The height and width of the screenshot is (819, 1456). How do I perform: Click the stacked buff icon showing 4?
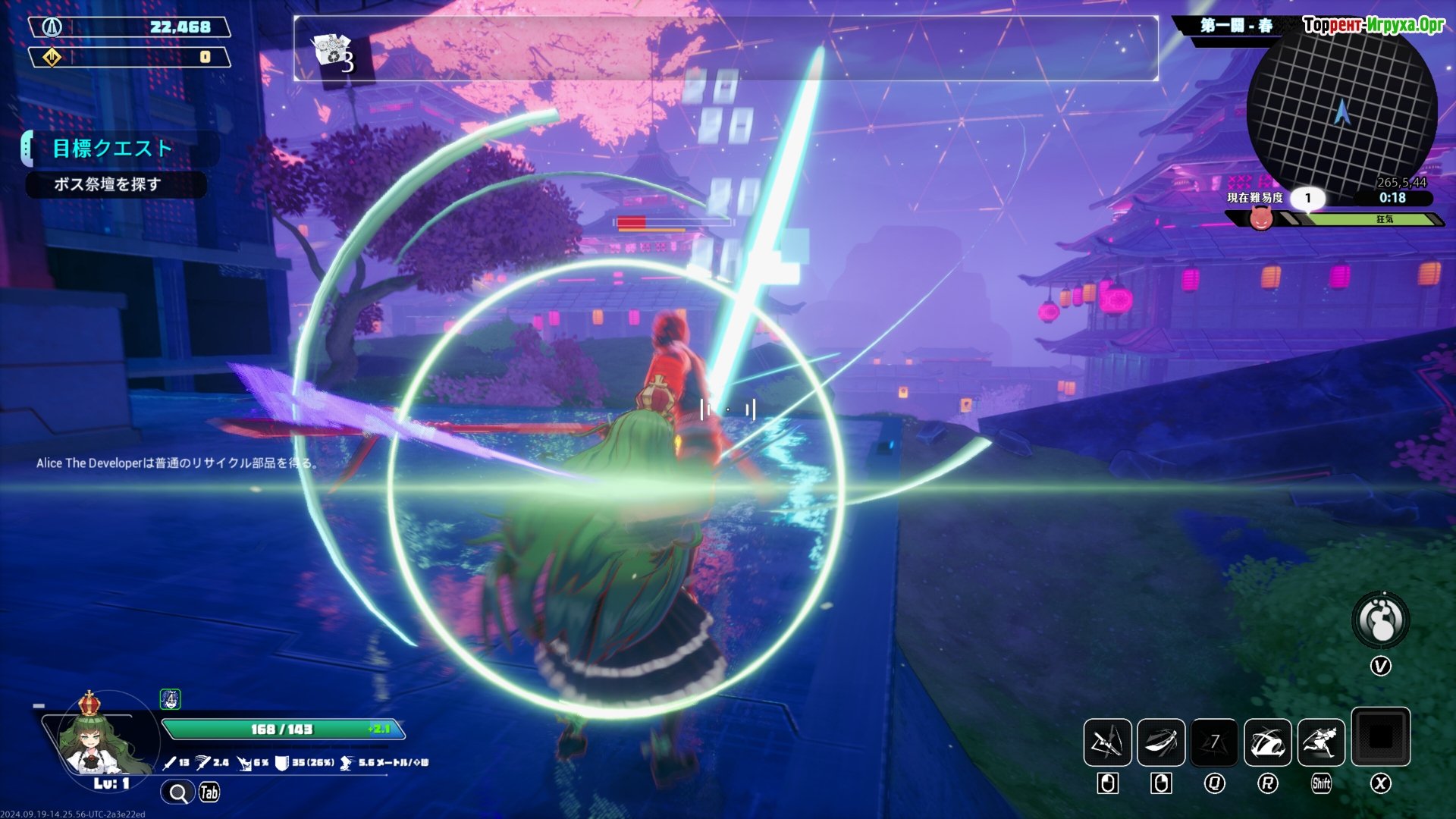171,698
